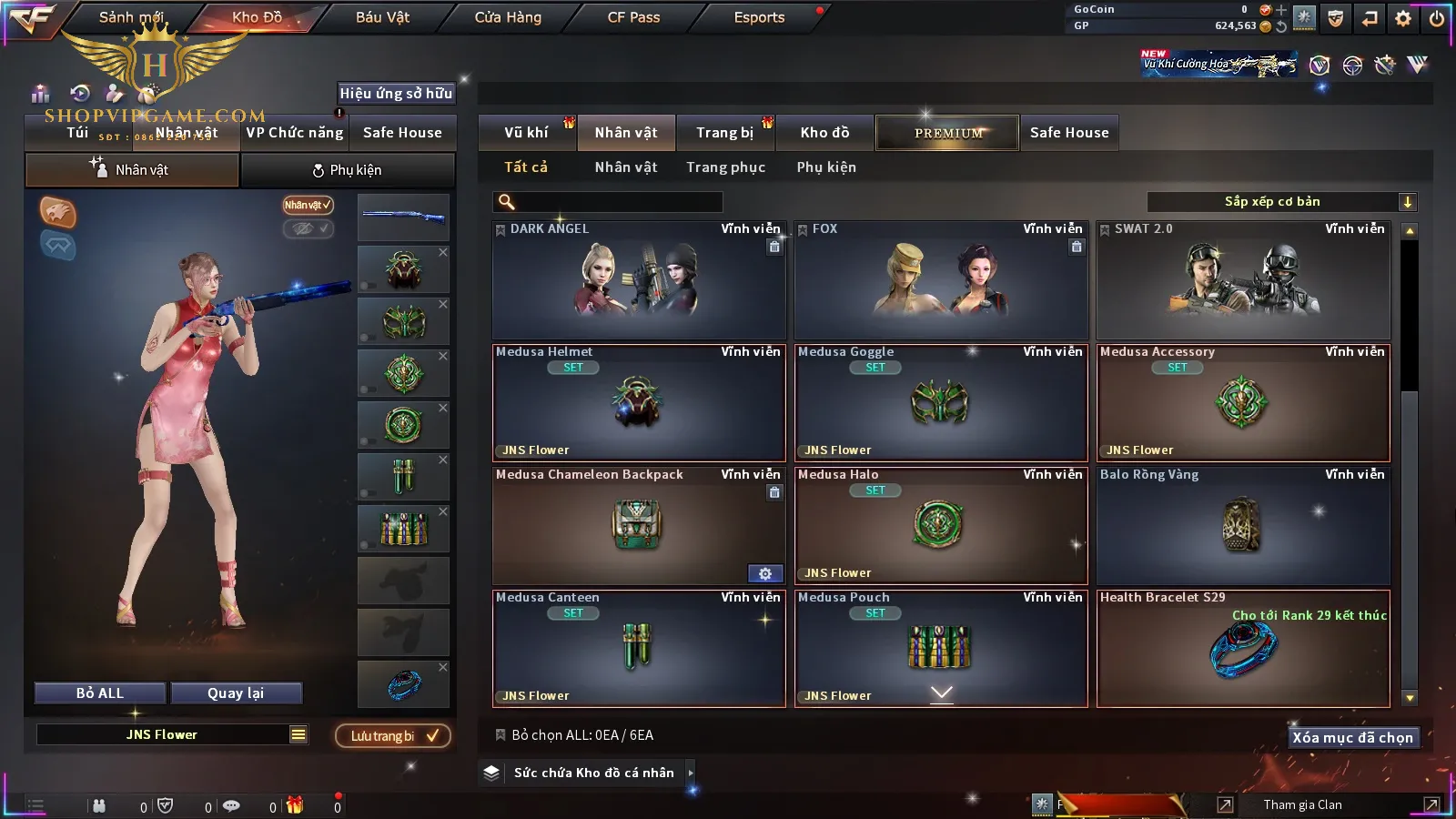
Task: Go to the Cửa Hàng shop
Action: (x=508, y=17)
